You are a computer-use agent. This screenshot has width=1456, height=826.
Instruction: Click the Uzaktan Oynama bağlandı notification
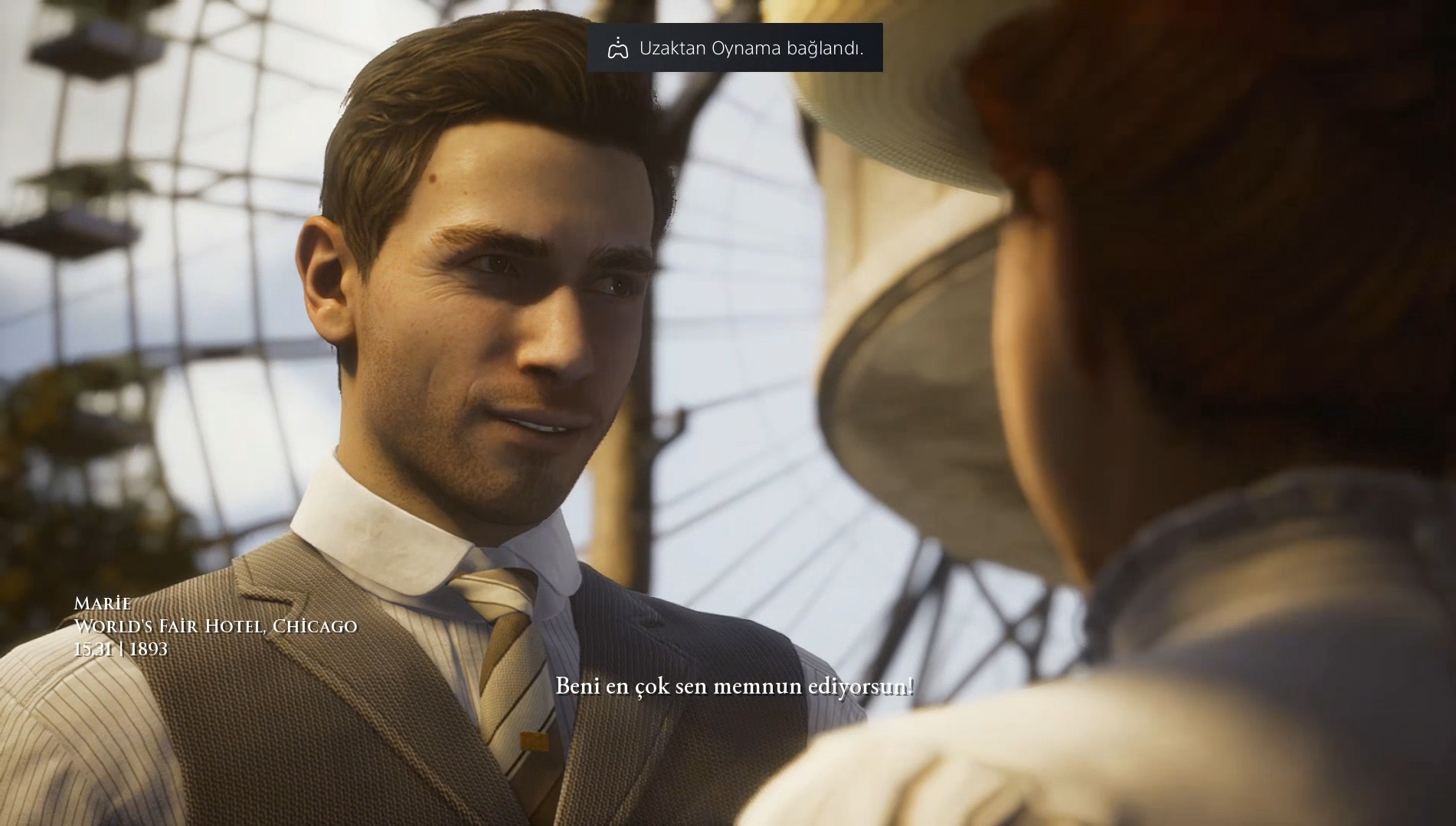tap(735, 48)
